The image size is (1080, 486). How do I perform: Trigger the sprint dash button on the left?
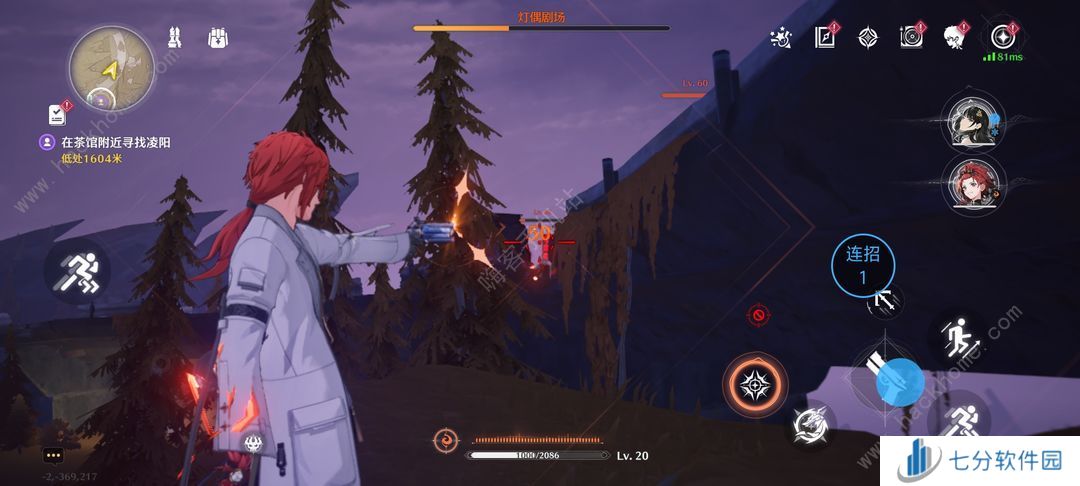pyautogui.click(x=77, y=272)
